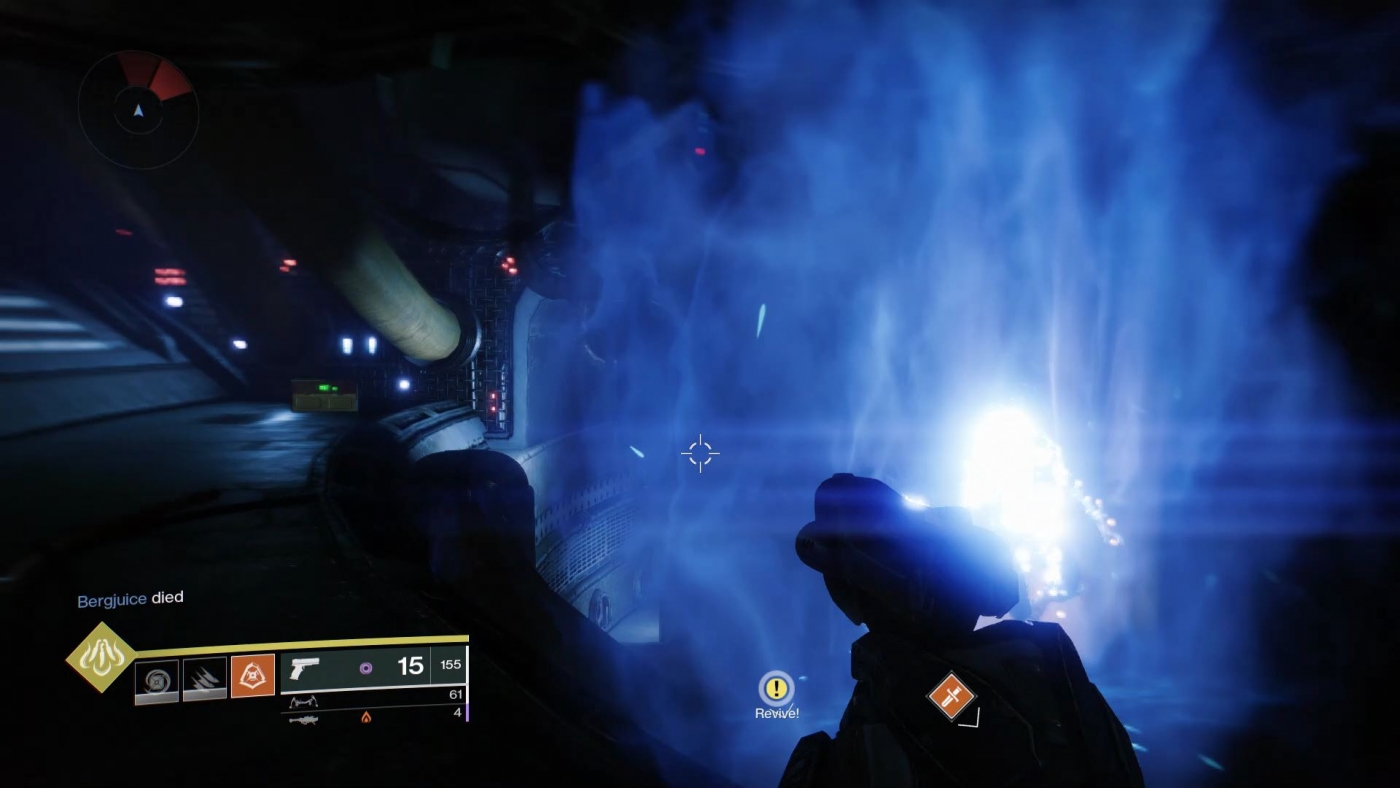Click the heavy ammo counter showing 4

[x=458, y=713]
